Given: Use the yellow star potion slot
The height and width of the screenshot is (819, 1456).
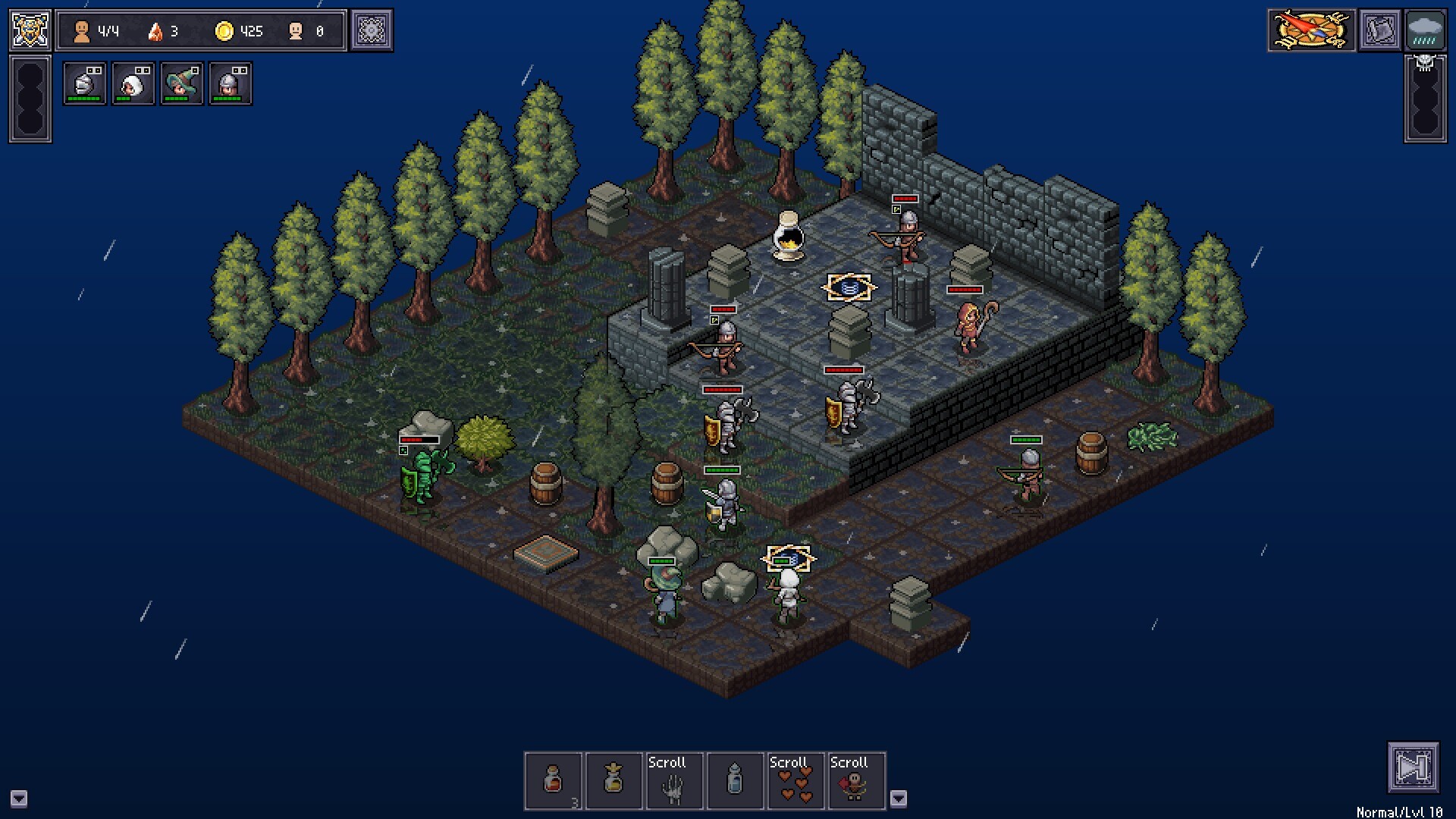Looking at the screenshot, I should tap(614, 781).
